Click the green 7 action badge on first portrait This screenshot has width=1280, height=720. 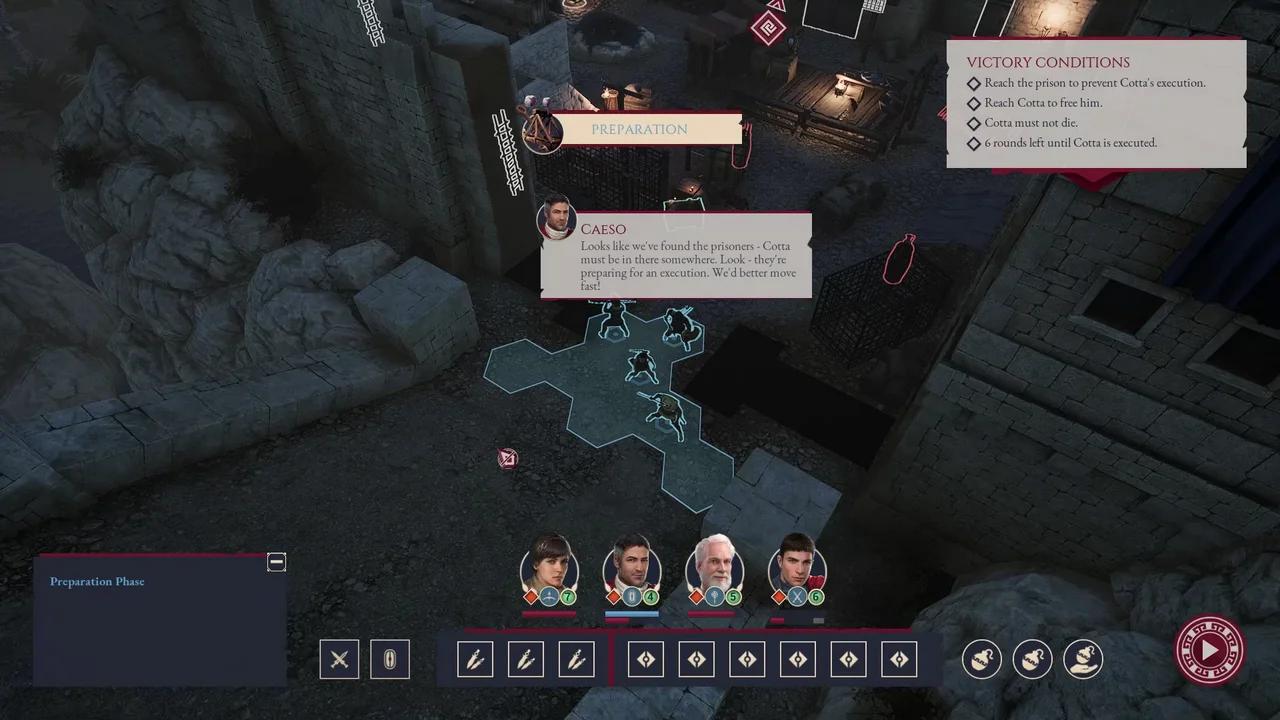[568, 596]
